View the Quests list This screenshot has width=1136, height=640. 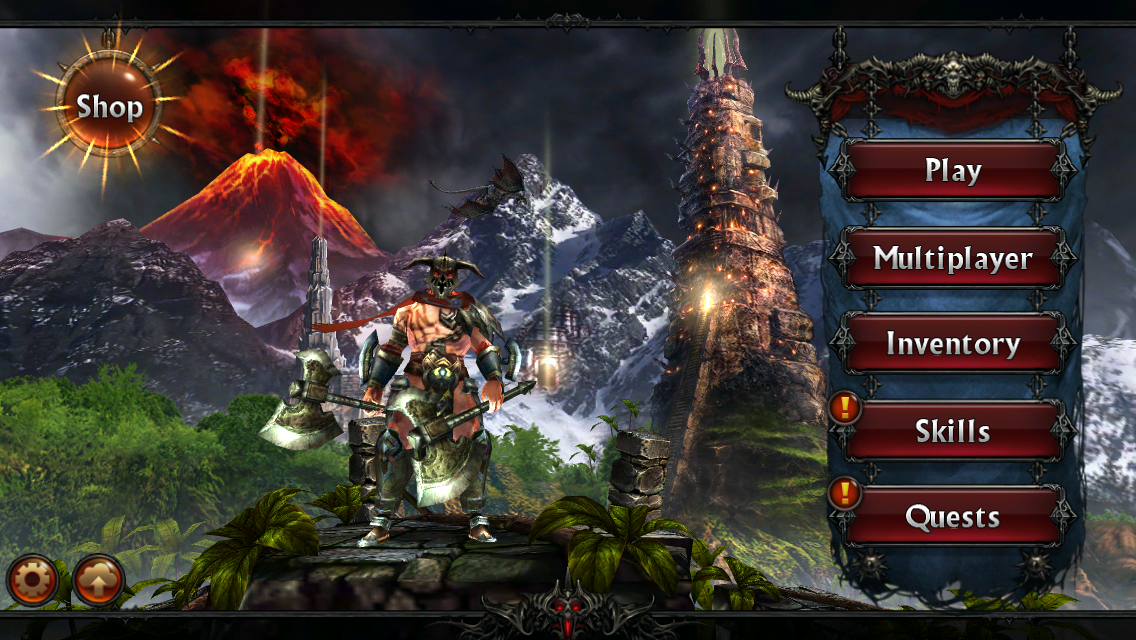click(x=952, y=517)
